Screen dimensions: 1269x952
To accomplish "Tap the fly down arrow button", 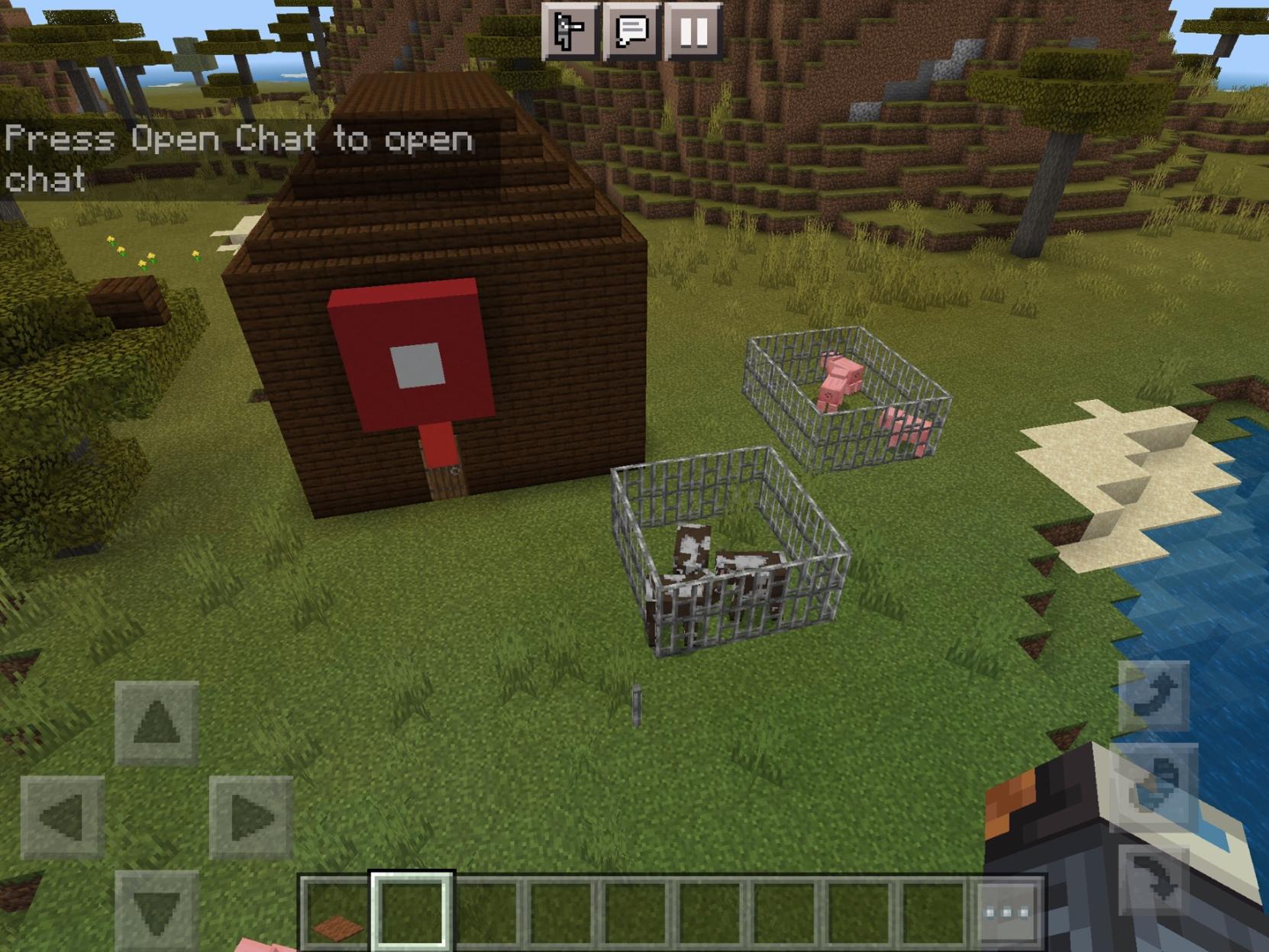I will coord(1154,879).
